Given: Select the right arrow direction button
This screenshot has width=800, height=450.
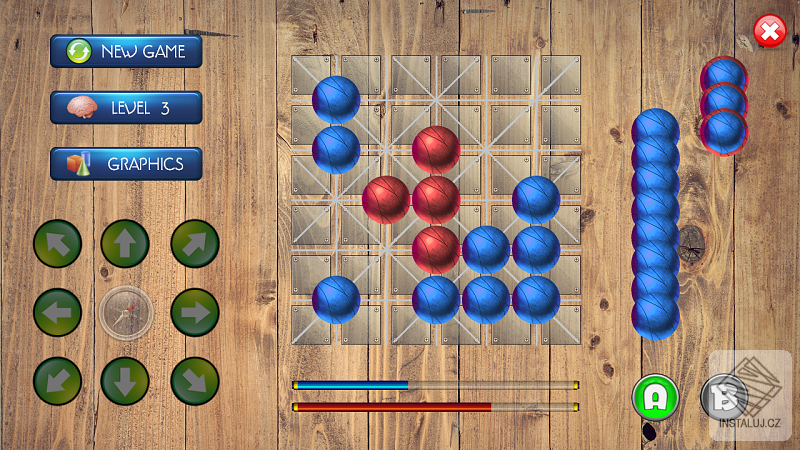Looking at the screenshot, I should click(x=194, y=313).
